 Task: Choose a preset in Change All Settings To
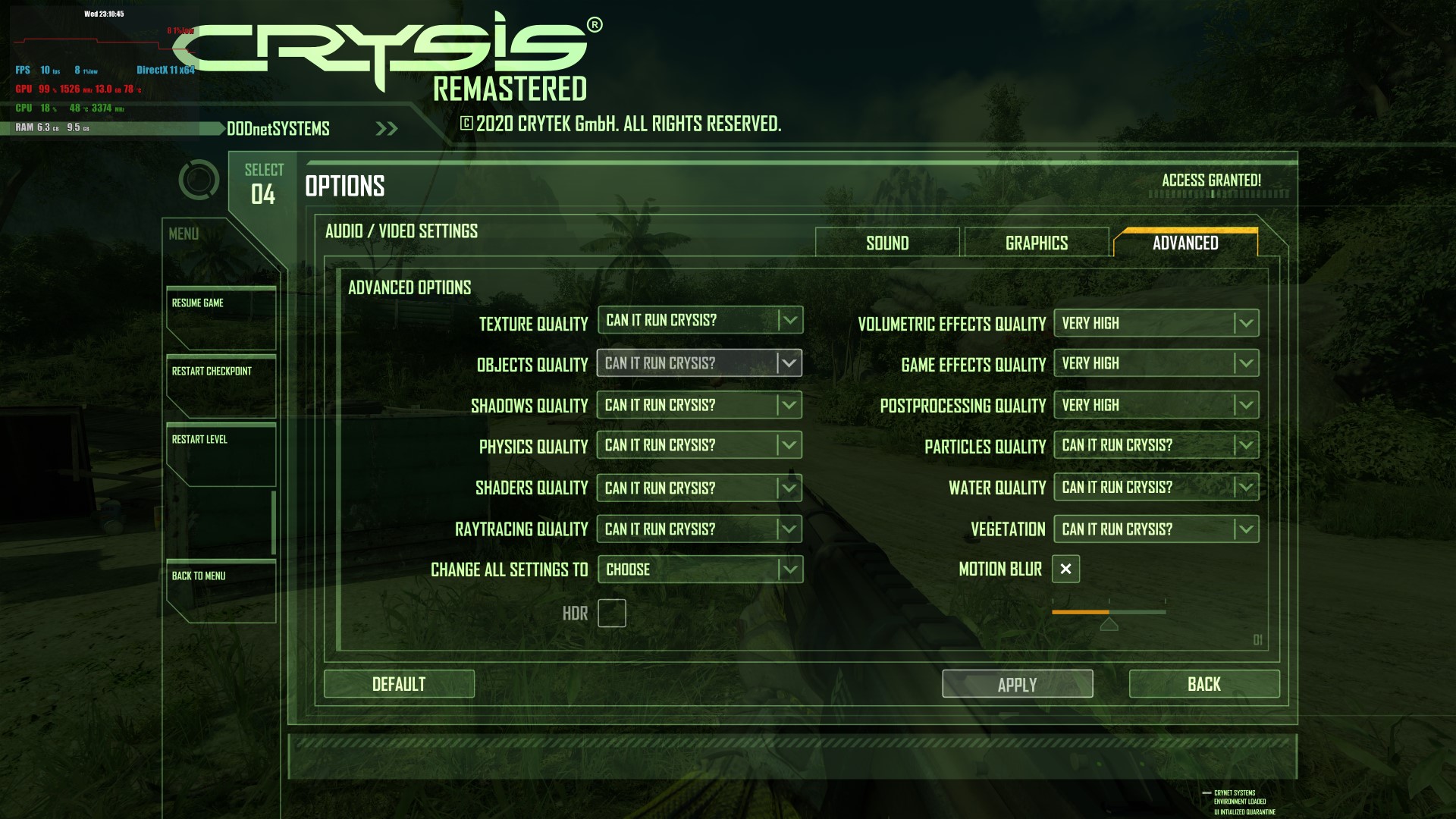700,570
